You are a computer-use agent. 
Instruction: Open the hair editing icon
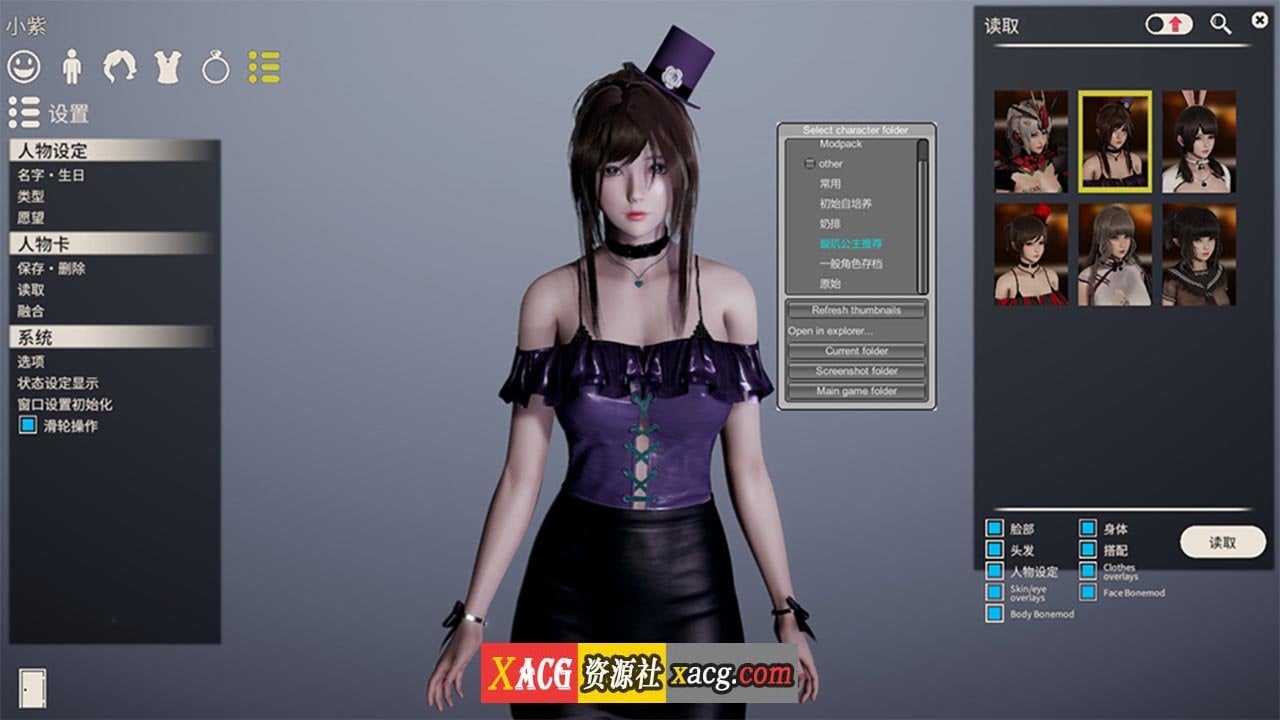[120, 68]
